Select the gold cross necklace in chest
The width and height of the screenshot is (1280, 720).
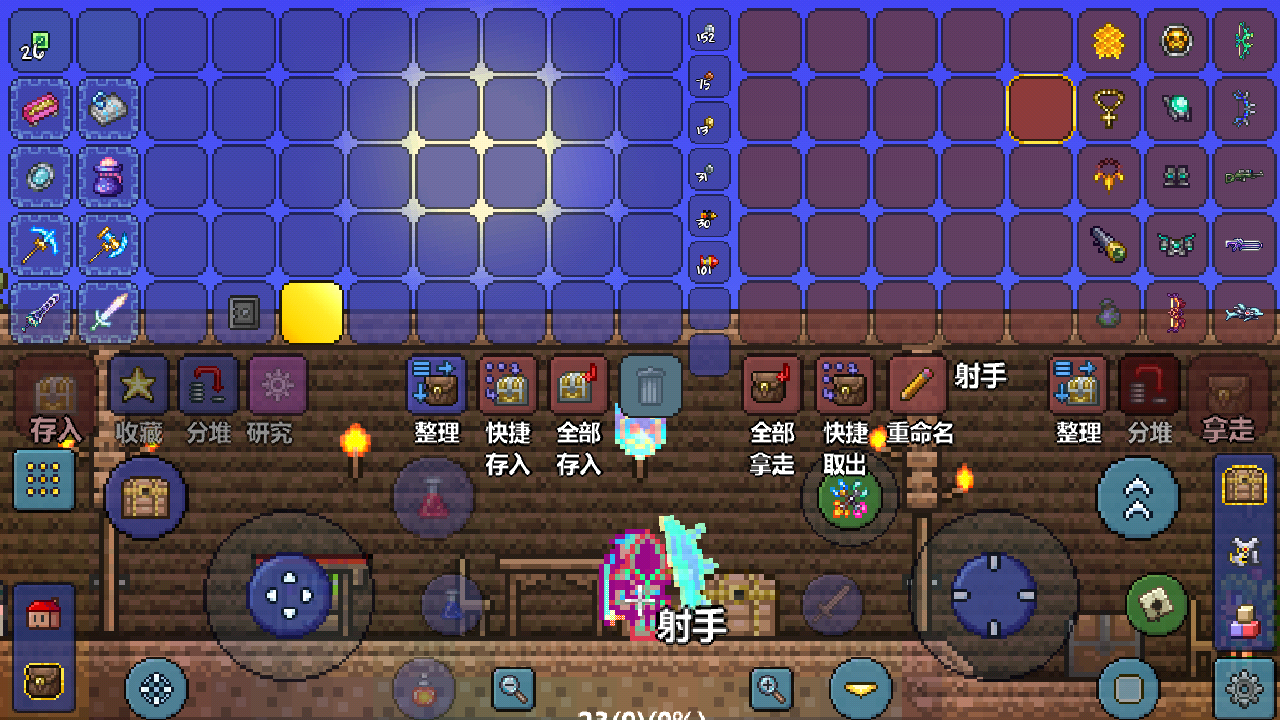click(x=1108, y=108)
